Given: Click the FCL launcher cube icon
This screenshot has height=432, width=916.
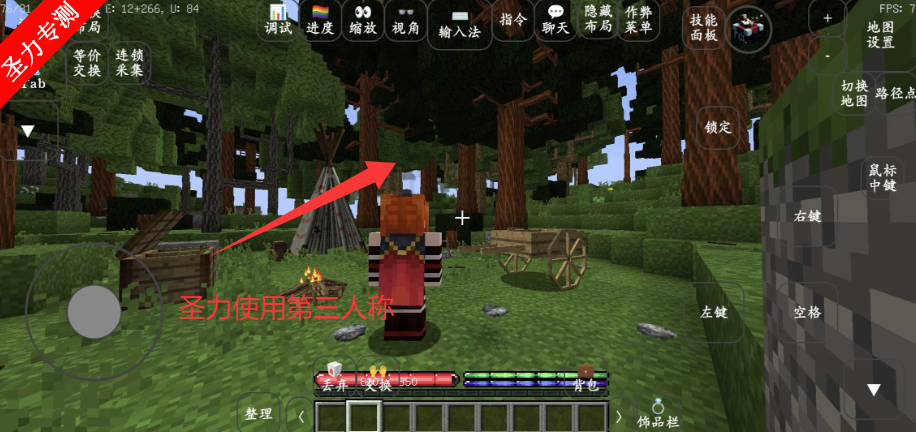Looking at the screenshot, I should pyautogui.click(x=748, y=29).
